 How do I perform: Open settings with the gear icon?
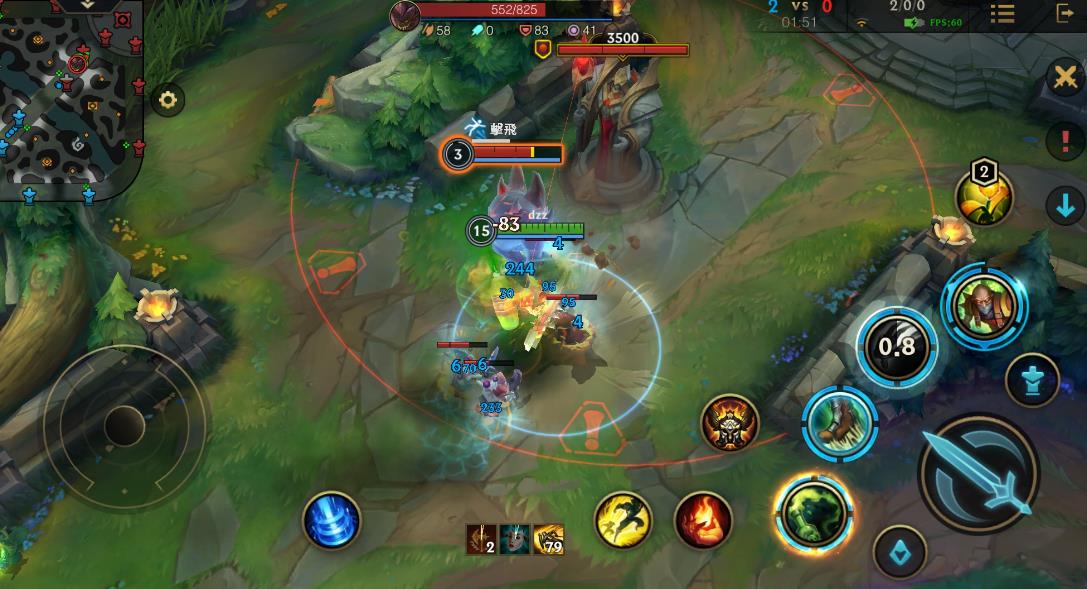click(167, 99)
